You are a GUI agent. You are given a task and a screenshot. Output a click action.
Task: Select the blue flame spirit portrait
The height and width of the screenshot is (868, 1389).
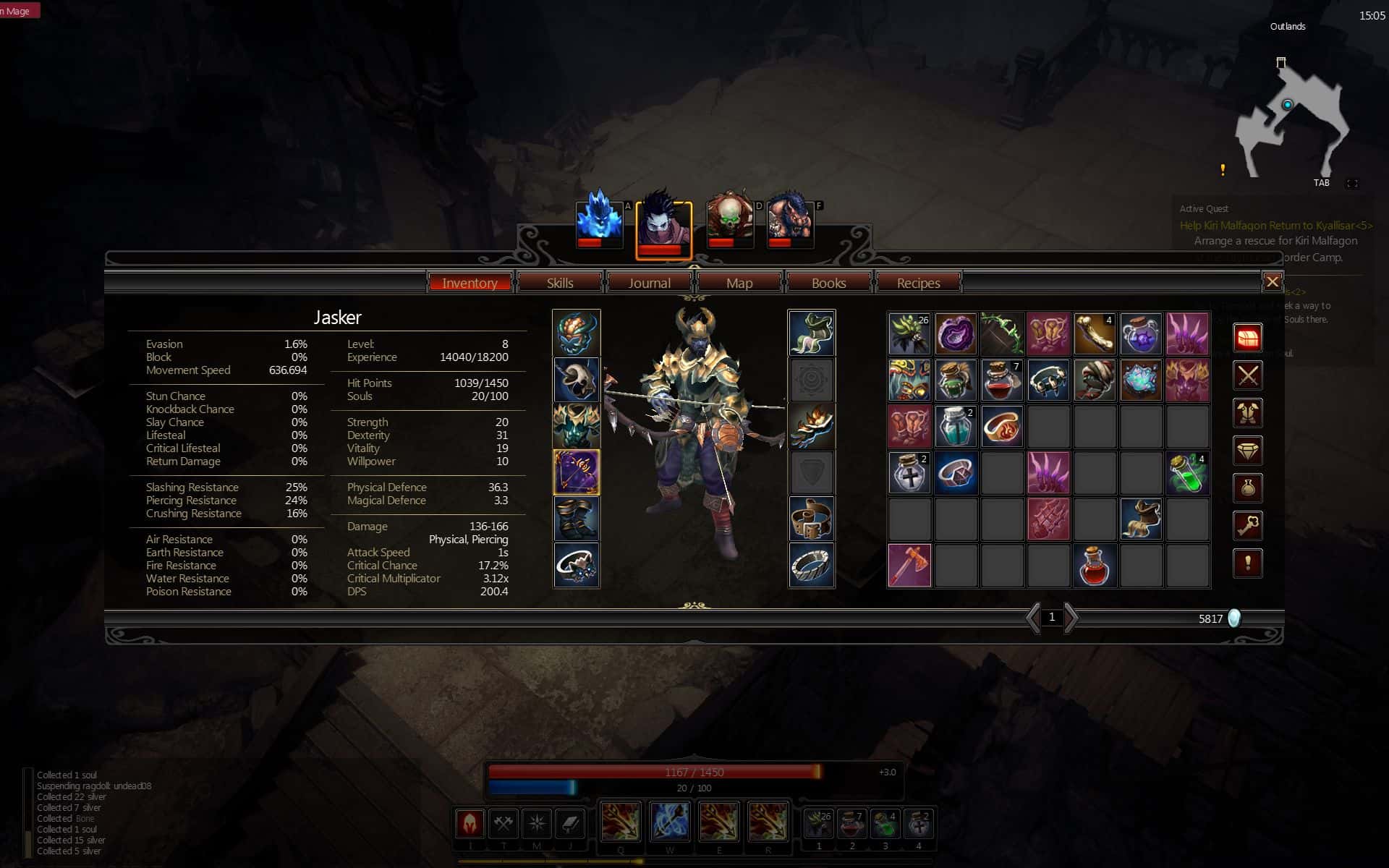(599, 219)
